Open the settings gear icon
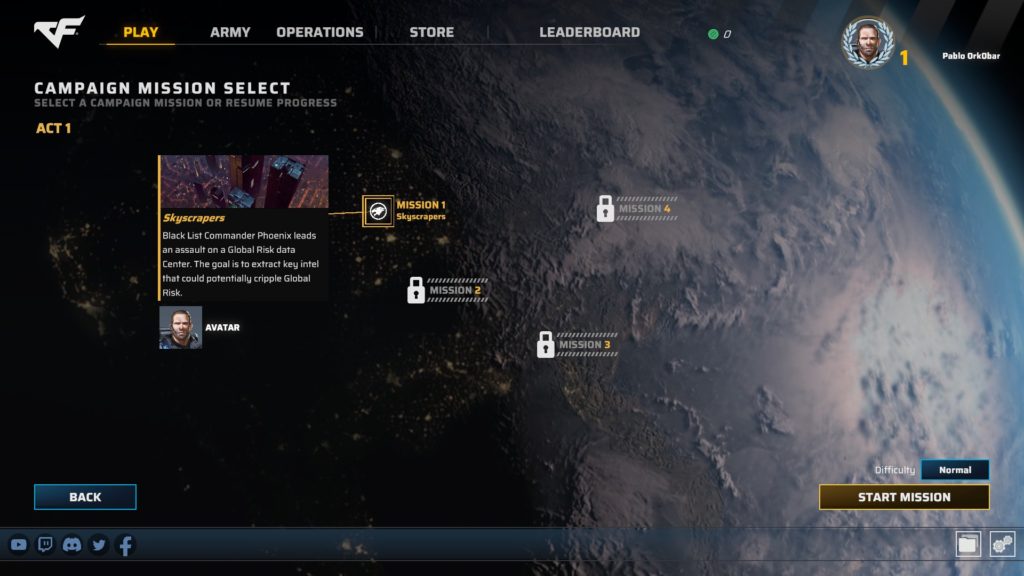 (1002, 544)
